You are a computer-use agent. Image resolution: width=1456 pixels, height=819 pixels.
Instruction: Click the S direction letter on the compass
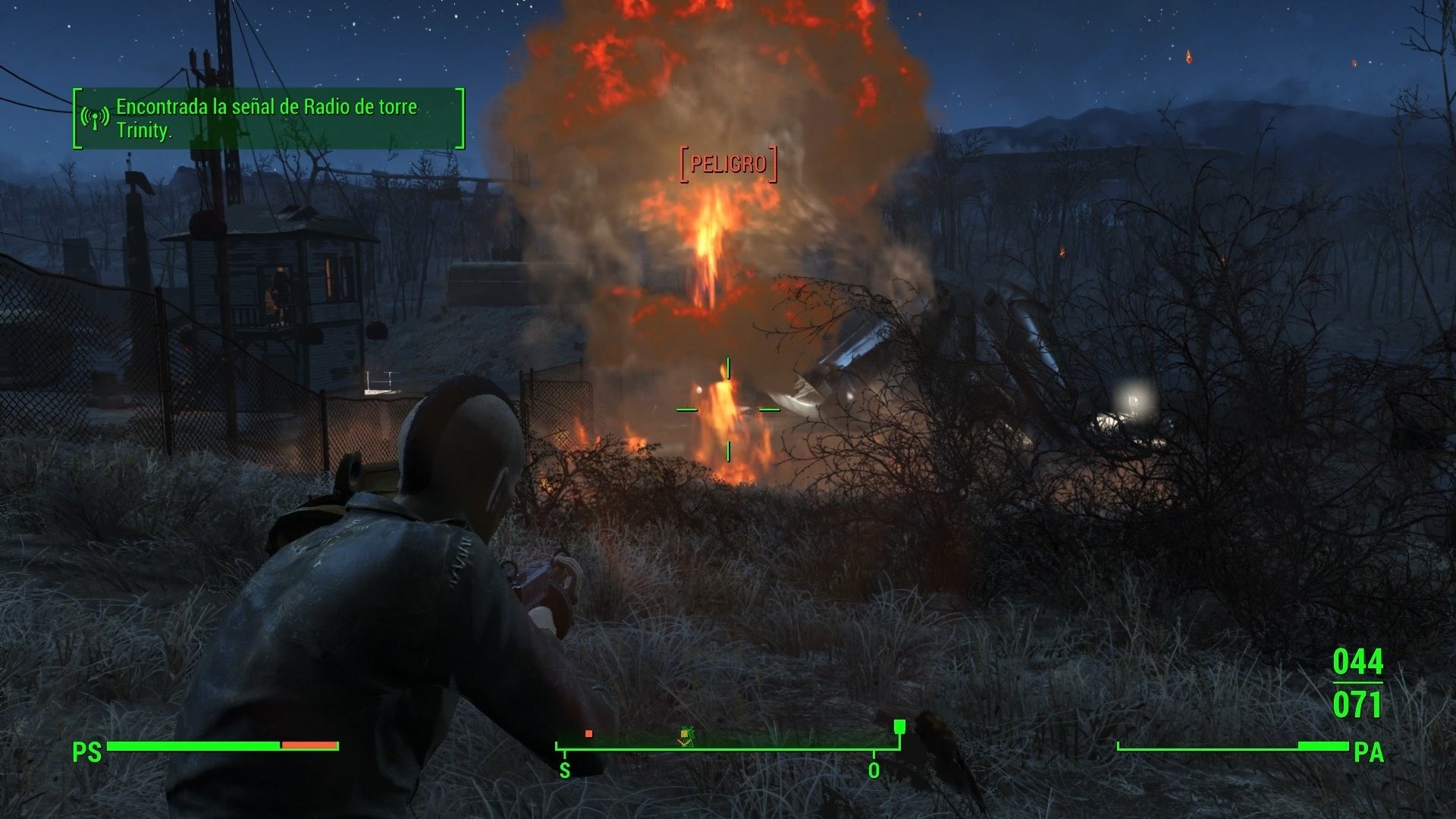tap(564, 770)
